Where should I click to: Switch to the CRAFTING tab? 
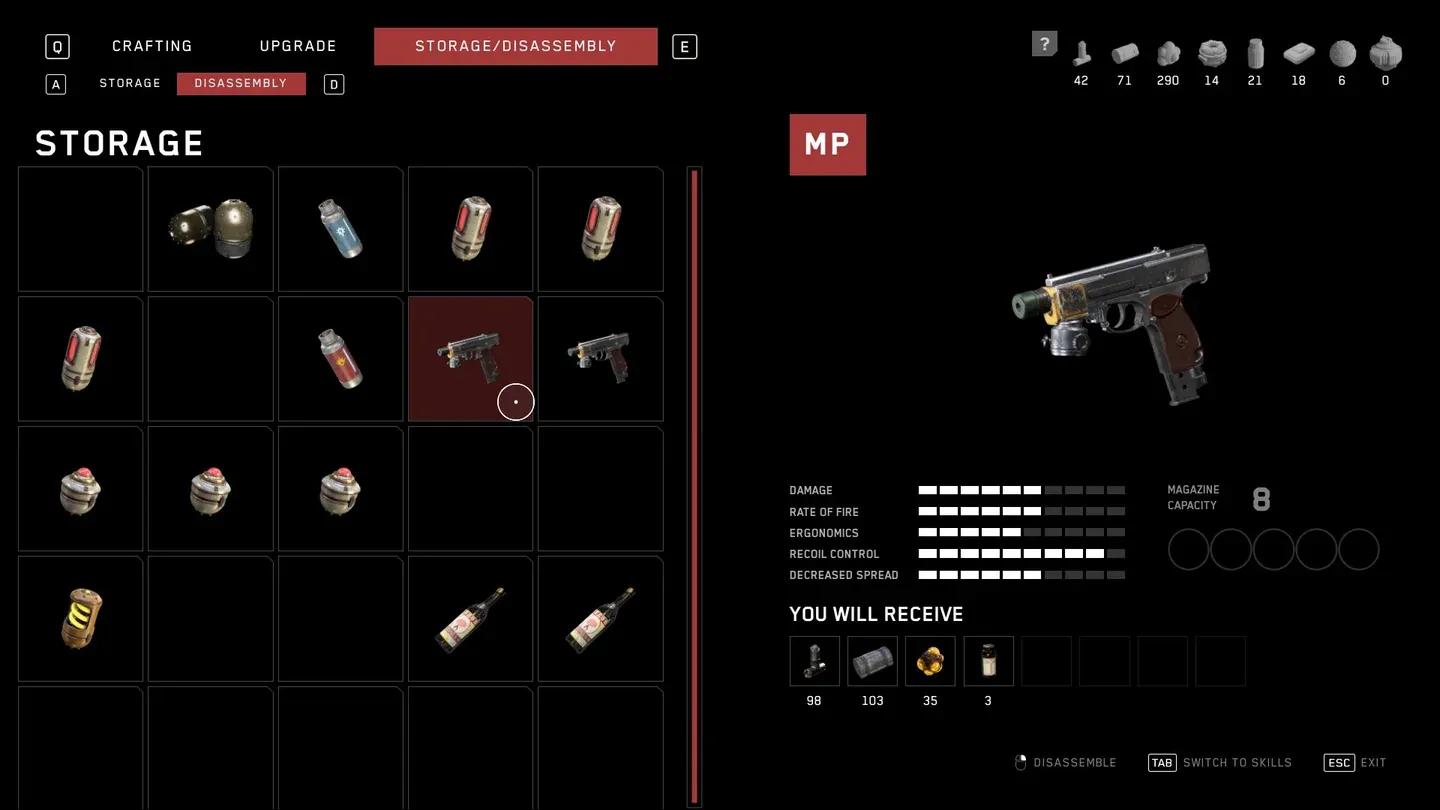coord(152,45)
